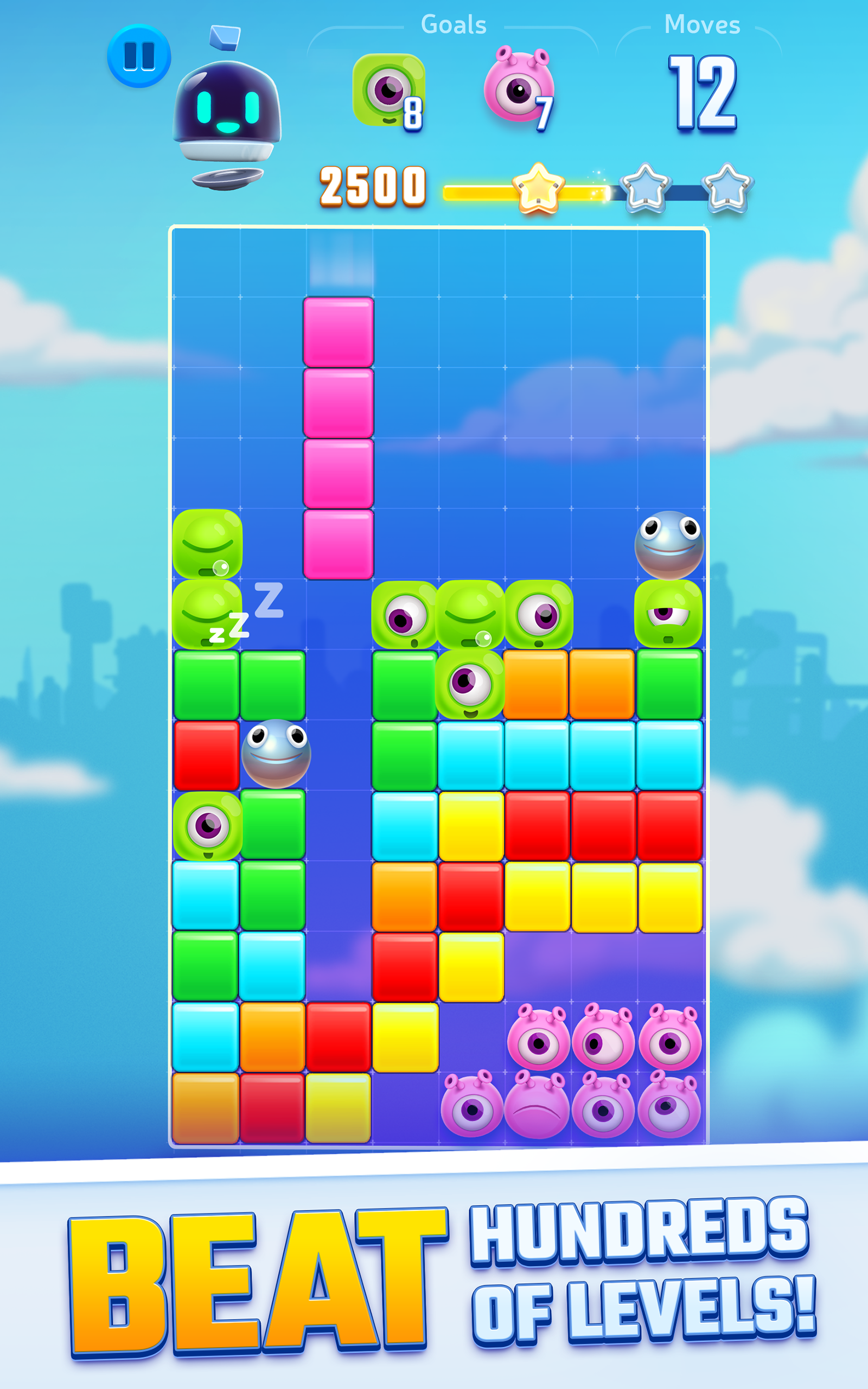The height and width of the screenshot is (1389, 868).
Task: Tap the Goals header label
Action: (x=454, y=23)
